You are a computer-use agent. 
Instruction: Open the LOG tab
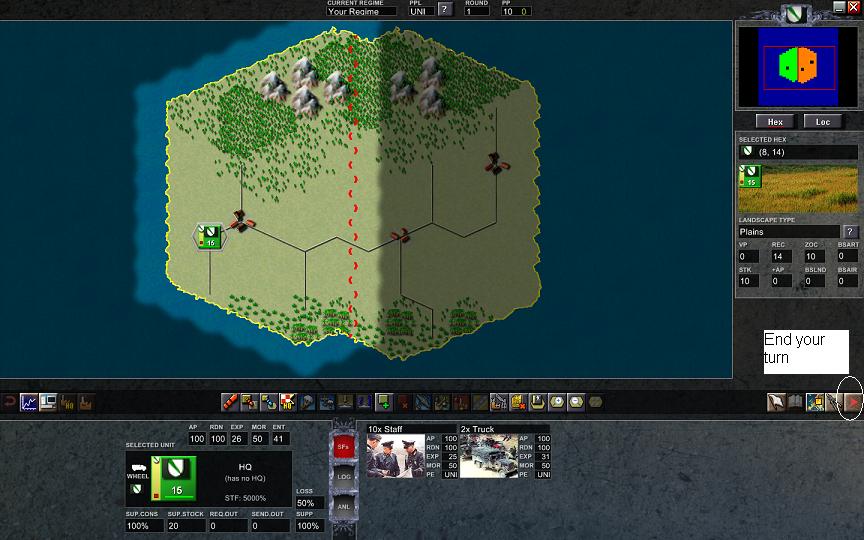tap(342, 477)
